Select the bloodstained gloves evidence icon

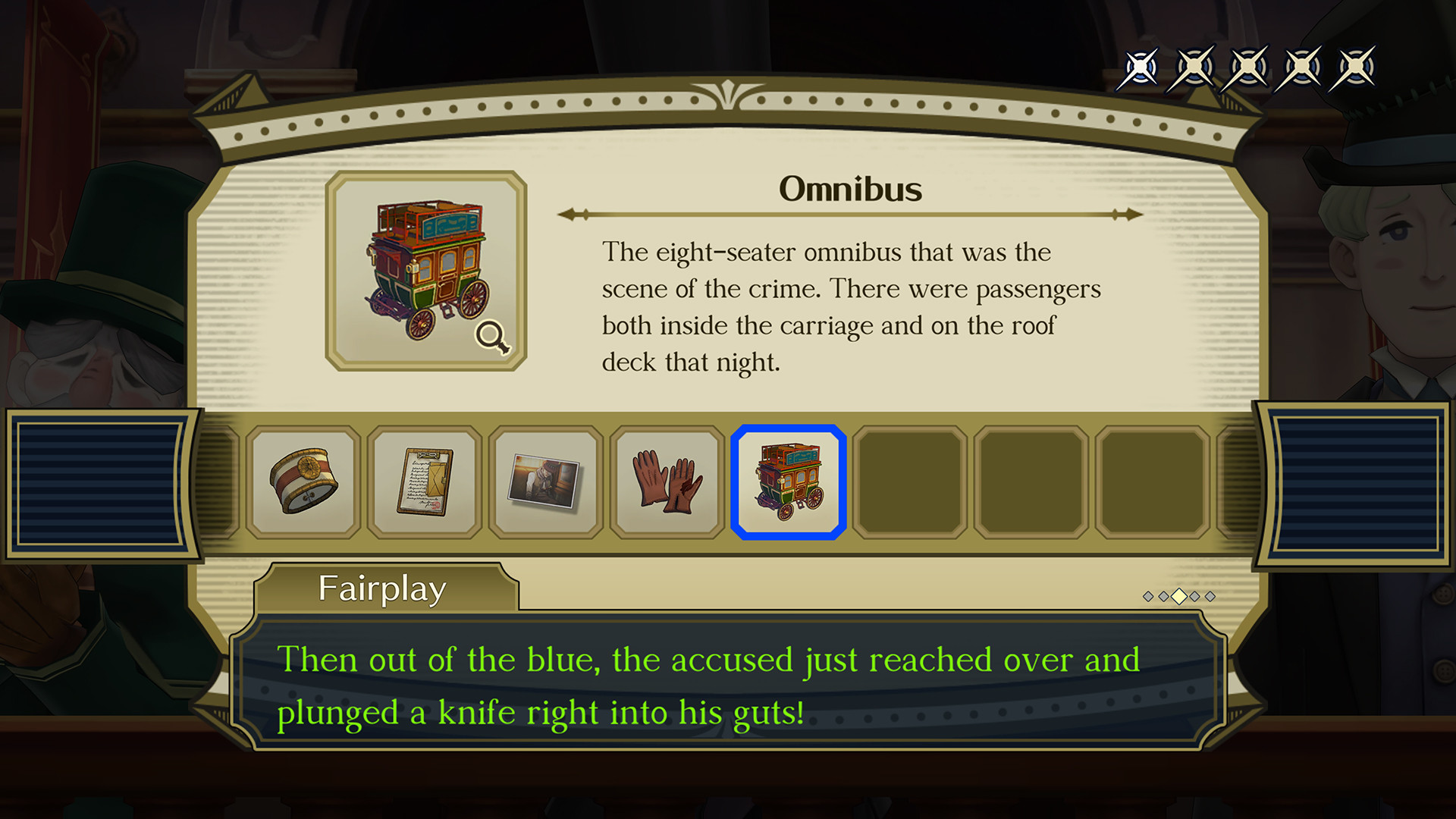coord(668,481)
